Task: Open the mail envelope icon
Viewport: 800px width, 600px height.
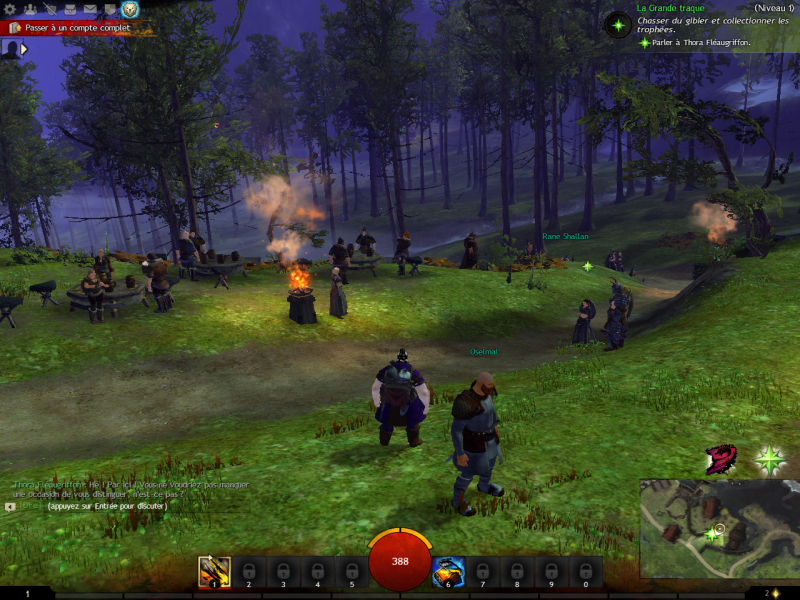Action: [x=90, y=9]
